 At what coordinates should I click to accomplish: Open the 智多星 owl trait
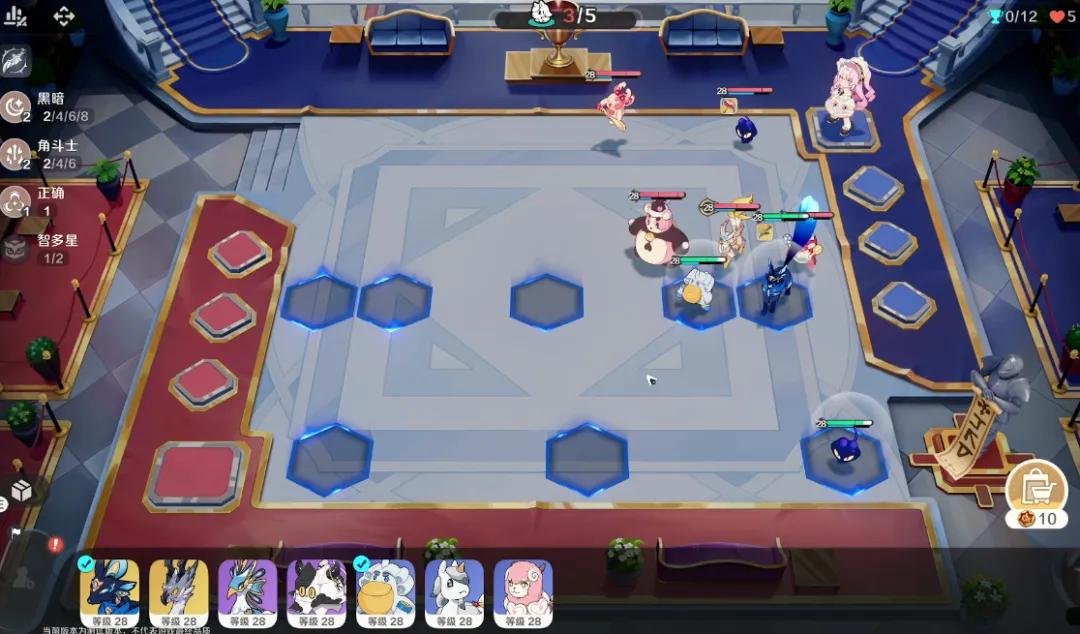(17, 249)
